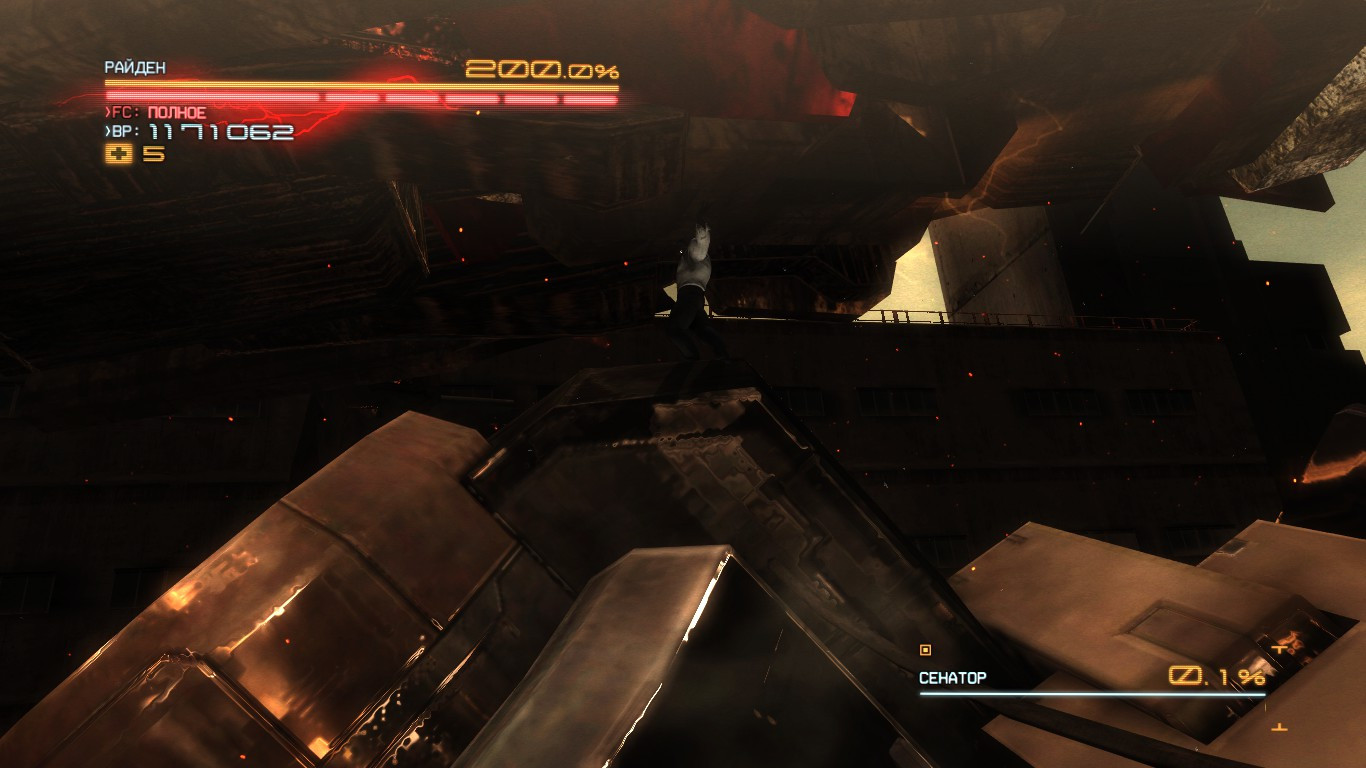Click the health pack plus icon
The image size is (1366, 768).
click(117, 153)
